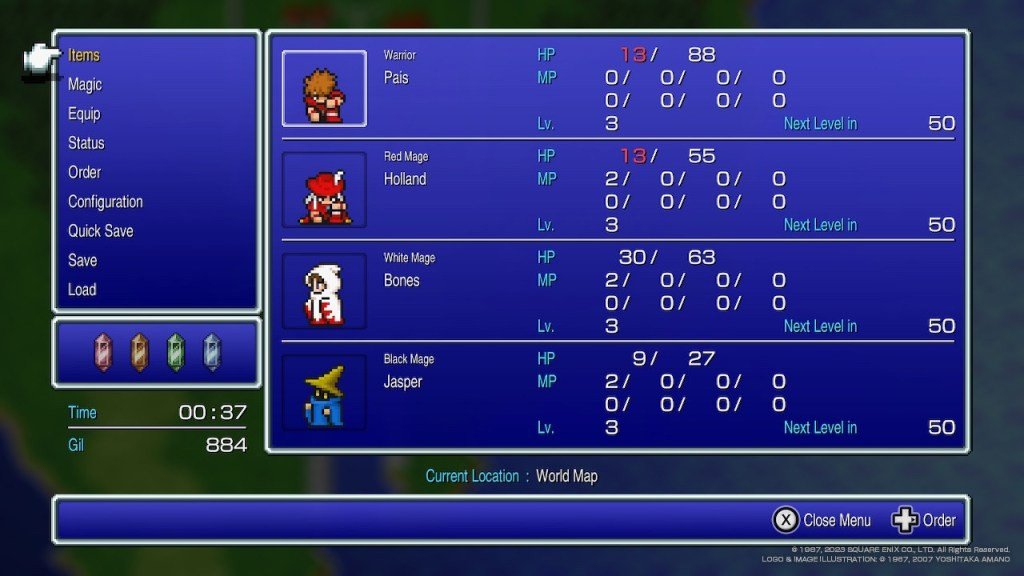Viewport: 1024px width, 576px height.
Task: Select Magic from the menu
Action: (85, 85)
